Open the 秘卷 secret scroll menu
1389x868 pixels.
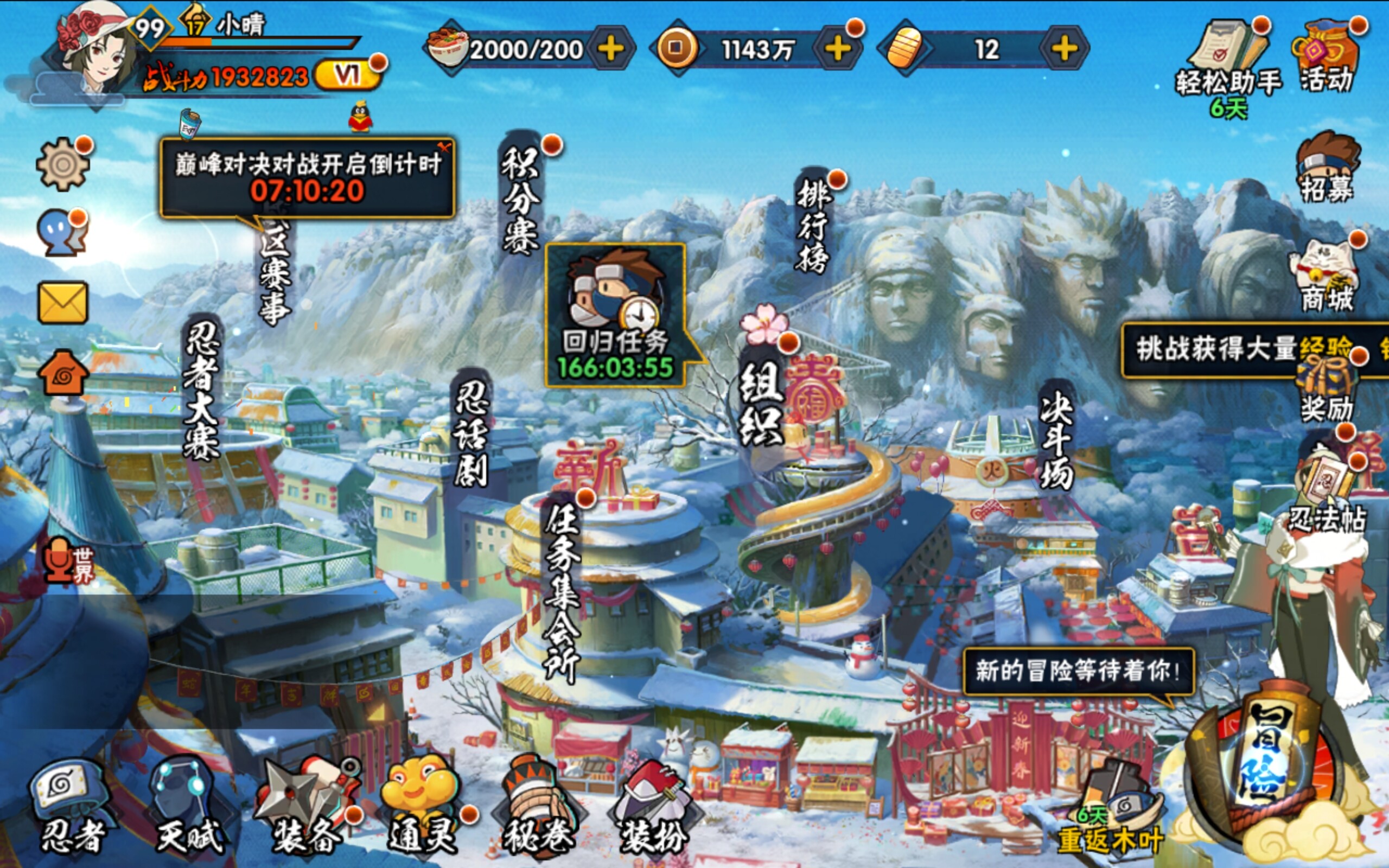click(x=538, y=807)
